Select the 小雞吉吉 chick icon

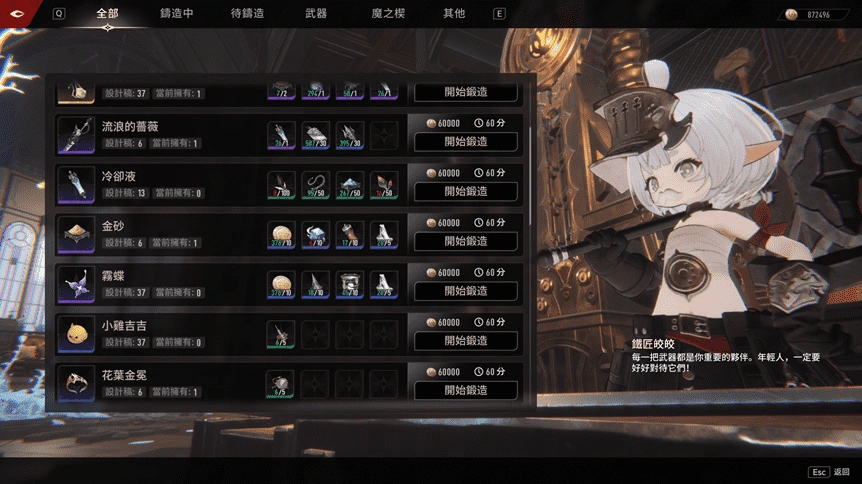pyautogui.click(x=76, y=334)
